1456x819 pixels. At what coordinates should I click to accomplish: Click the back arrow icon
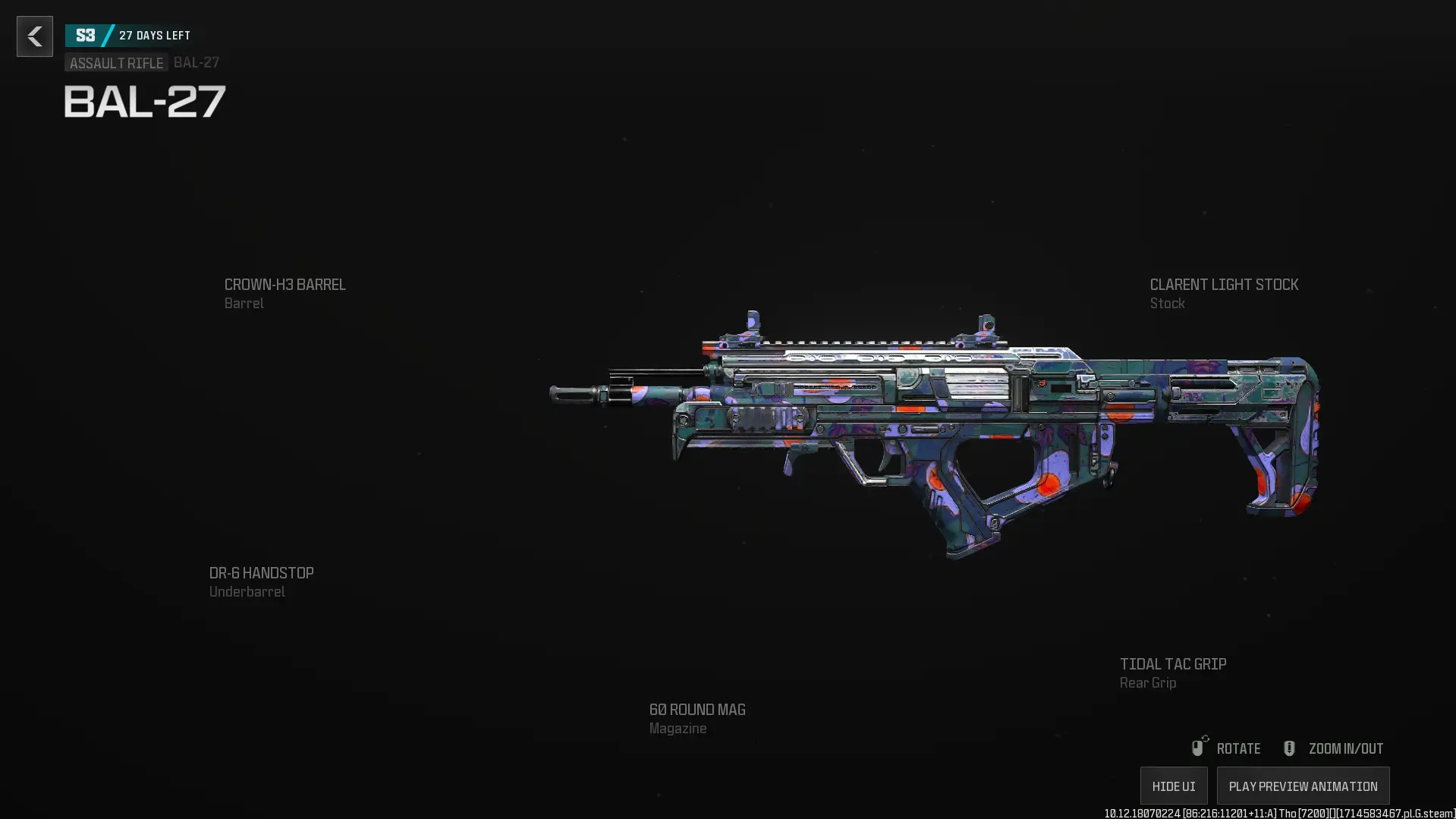(x=34, y=36)
